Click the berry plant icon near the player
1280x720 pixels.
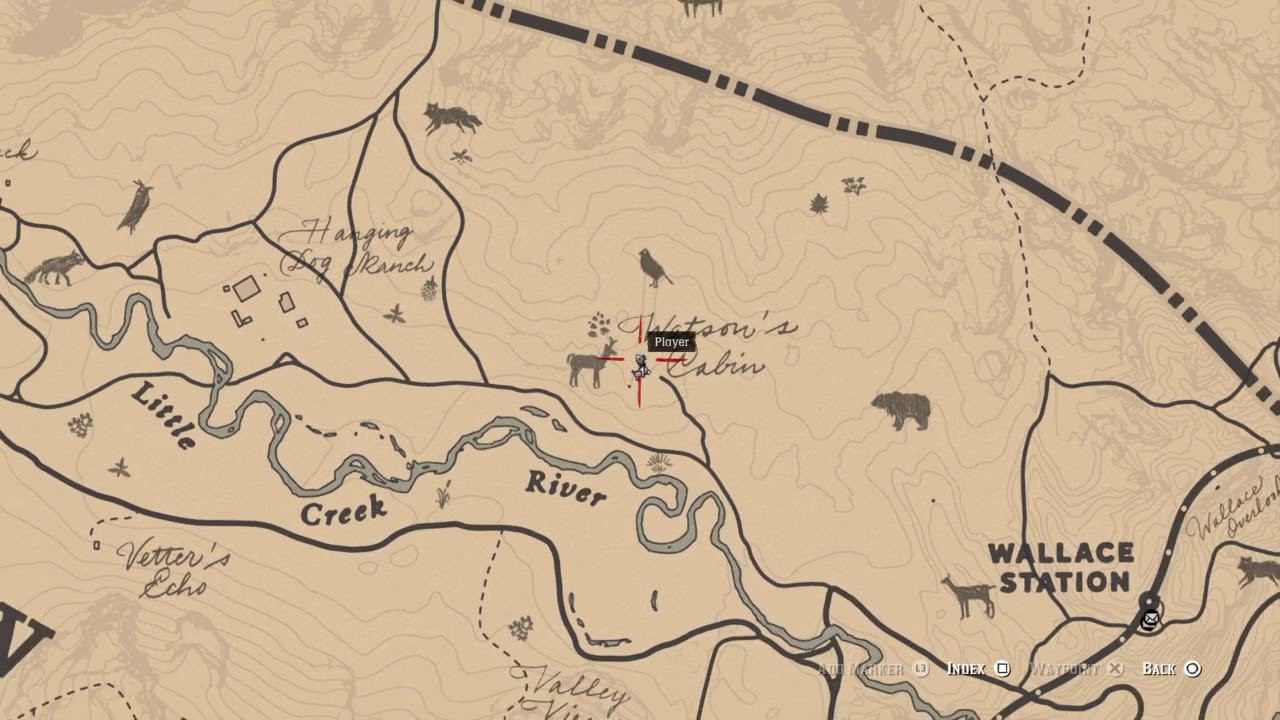pos(598,325)
